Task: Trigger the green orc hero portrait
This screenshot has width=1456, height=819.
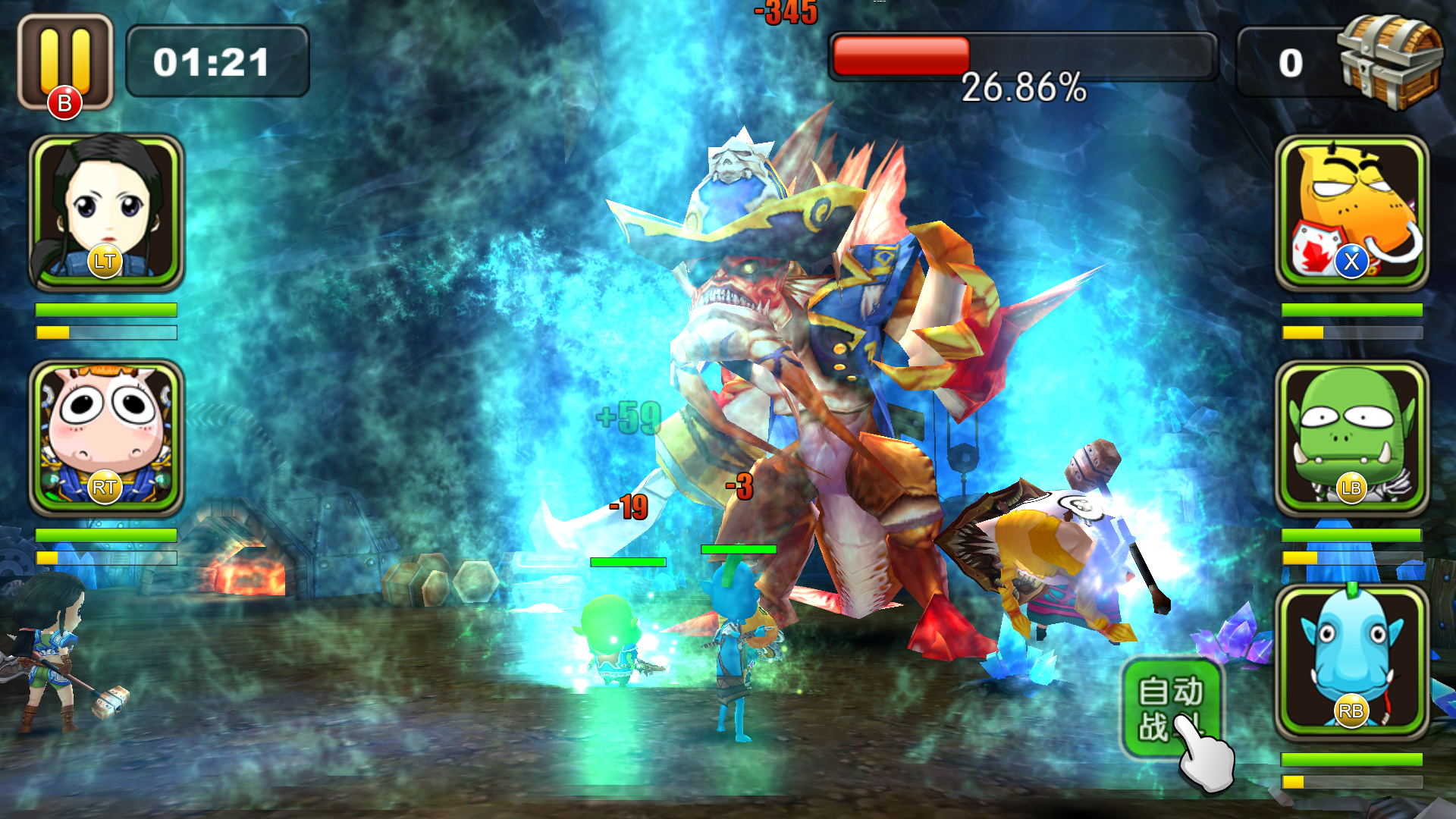Action: [1351, 438]
